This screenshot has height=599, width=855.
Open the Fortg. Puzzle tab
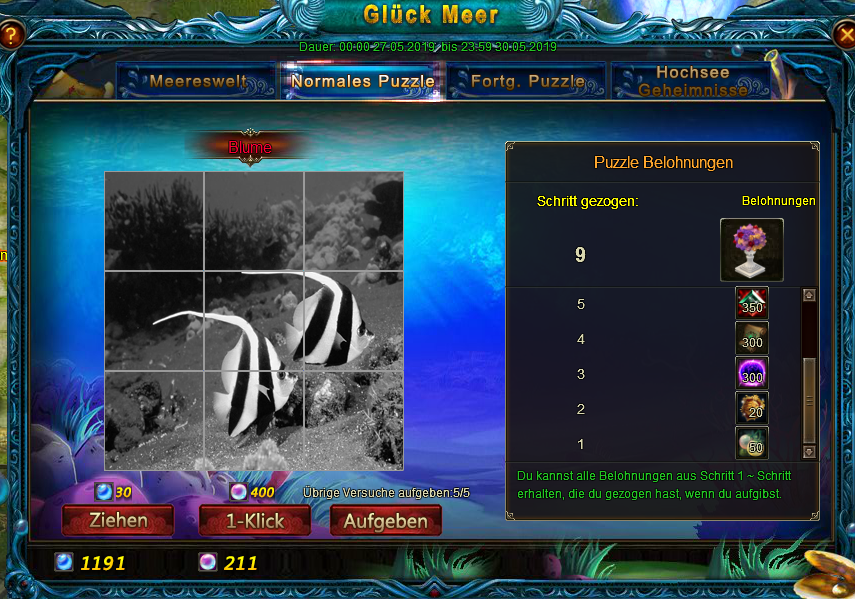click(527, 81)
